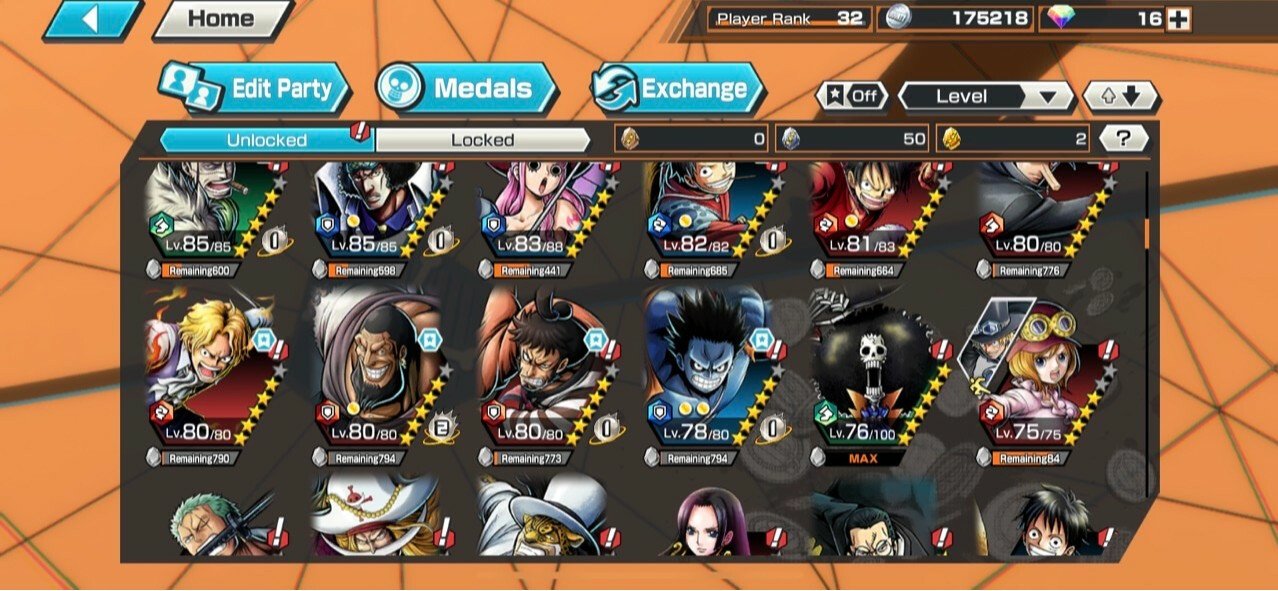Open the Exchange menu

(x=677, y=89)
